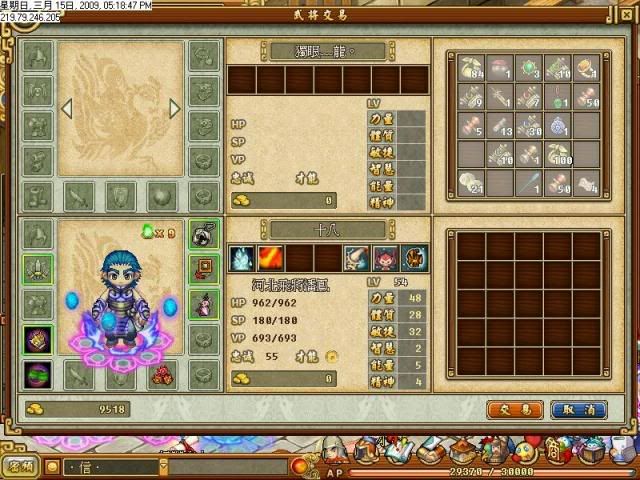Image resolution: width=640 pixels, height=480 pixels.
Task: Select the red fire skill icon
Action: [x=270, y=259]
